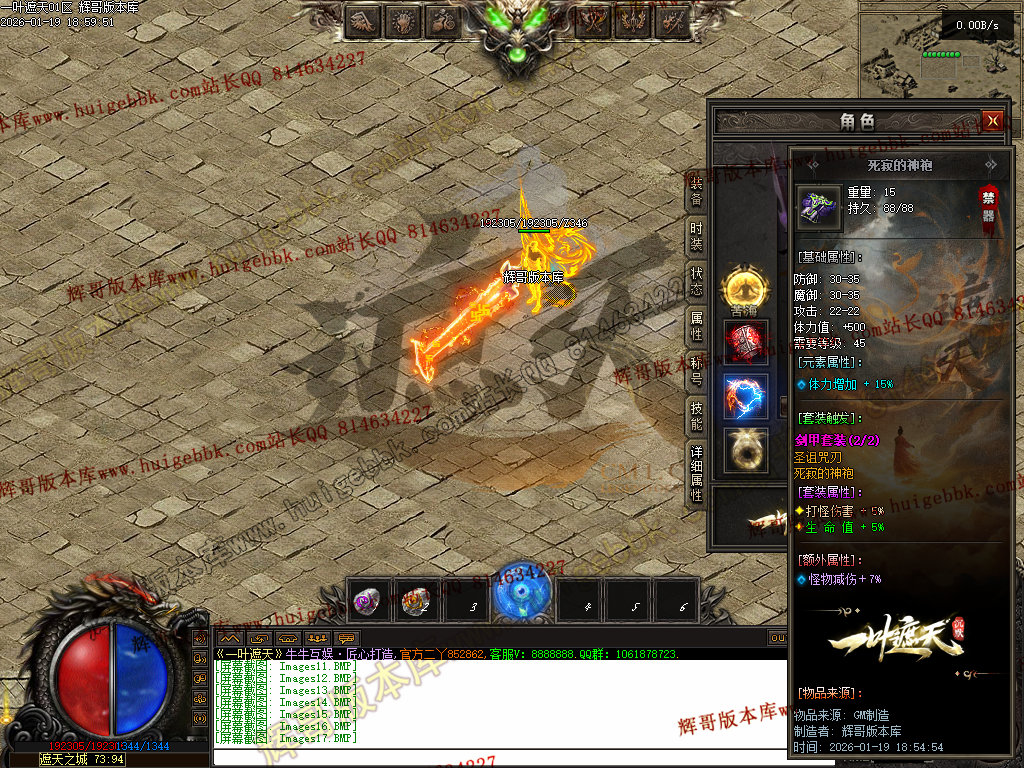Select the golden ring equipment slot
The image size is (1024, 768).
click(746, 450)
